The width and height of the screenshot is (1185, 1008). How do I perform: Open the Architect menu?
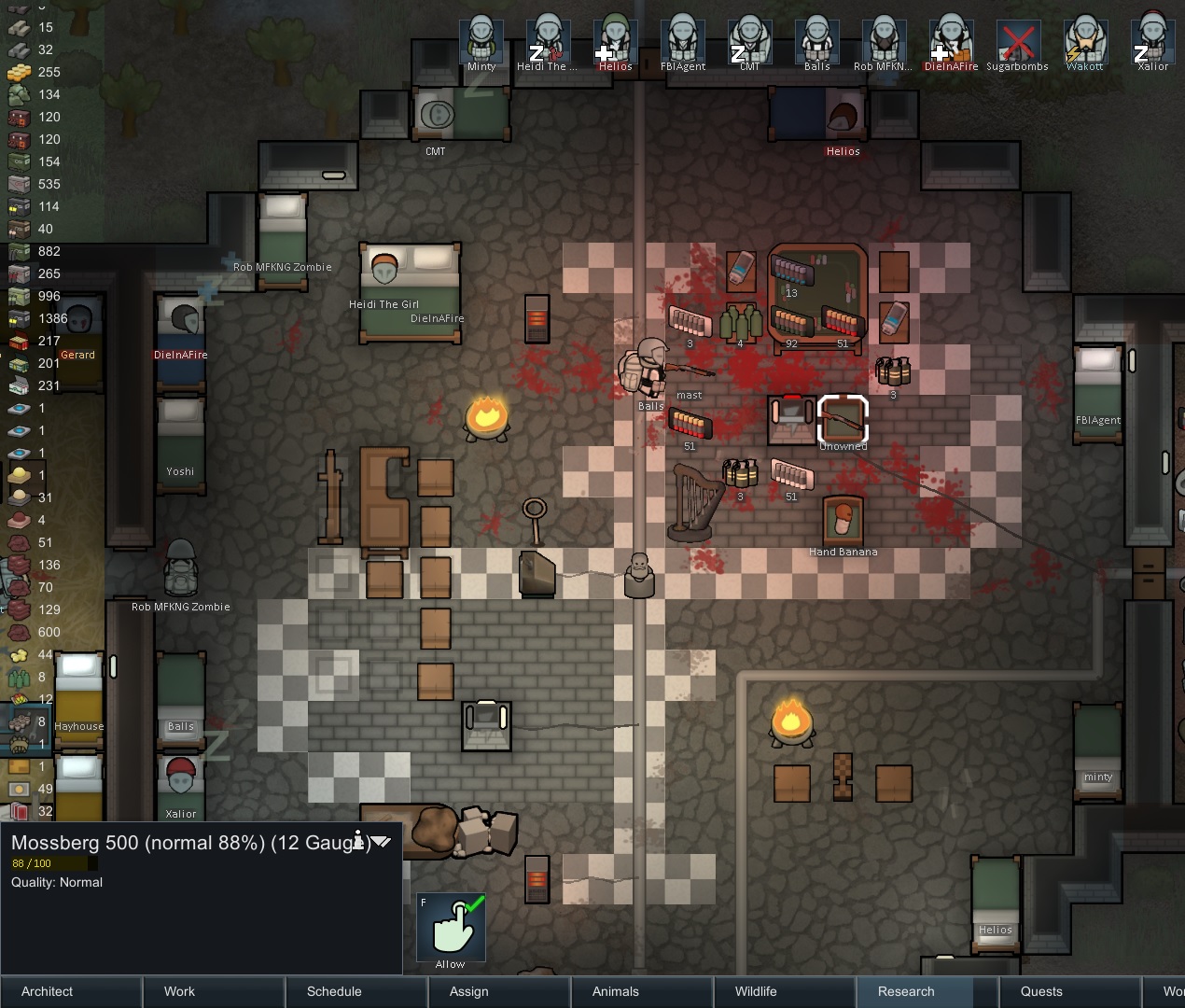(x=48, y=991)
